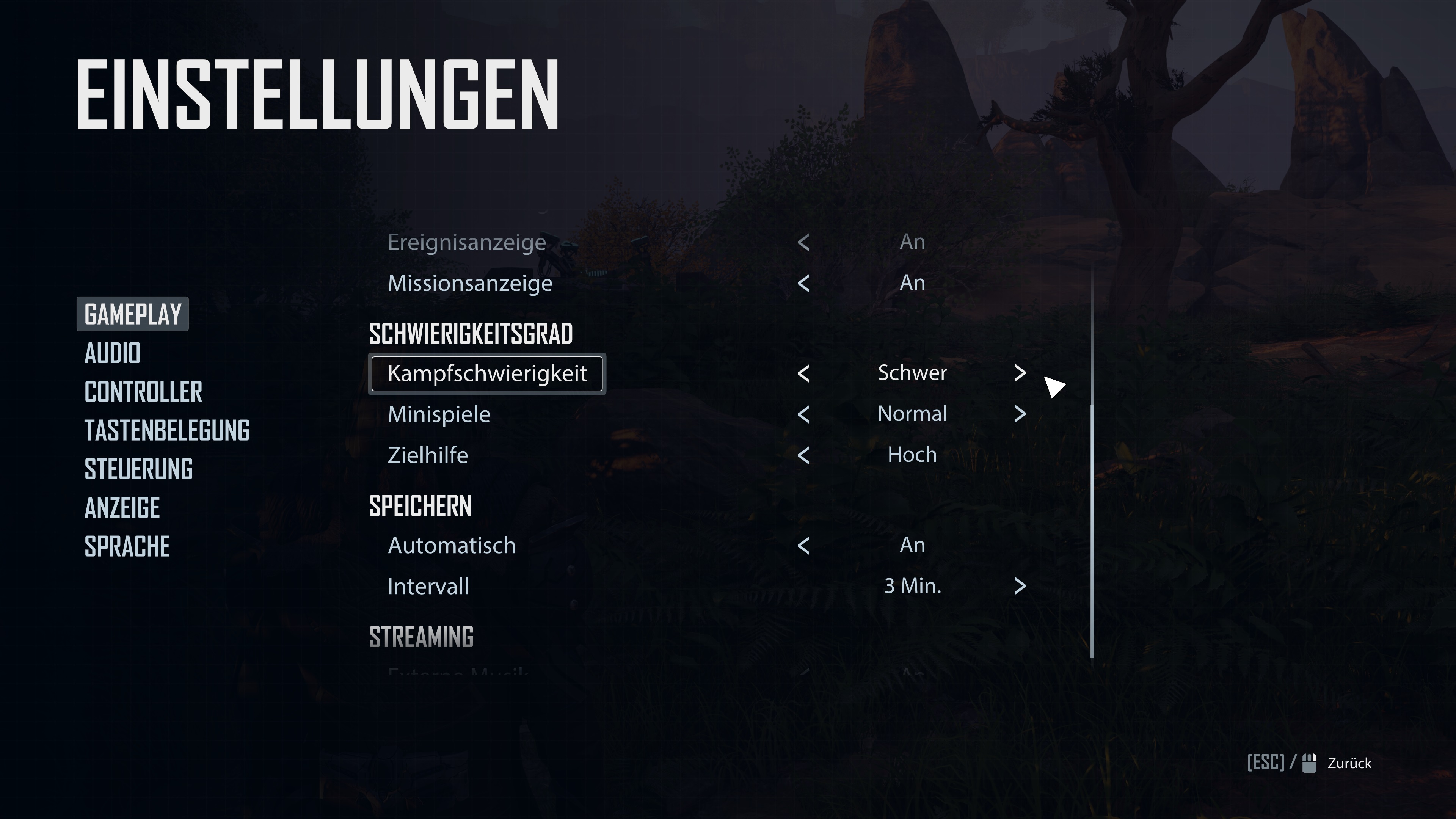This screenshot has height=819, width=1456.
Task: Switch to the Audio settings tab
Action: point(113,353)
